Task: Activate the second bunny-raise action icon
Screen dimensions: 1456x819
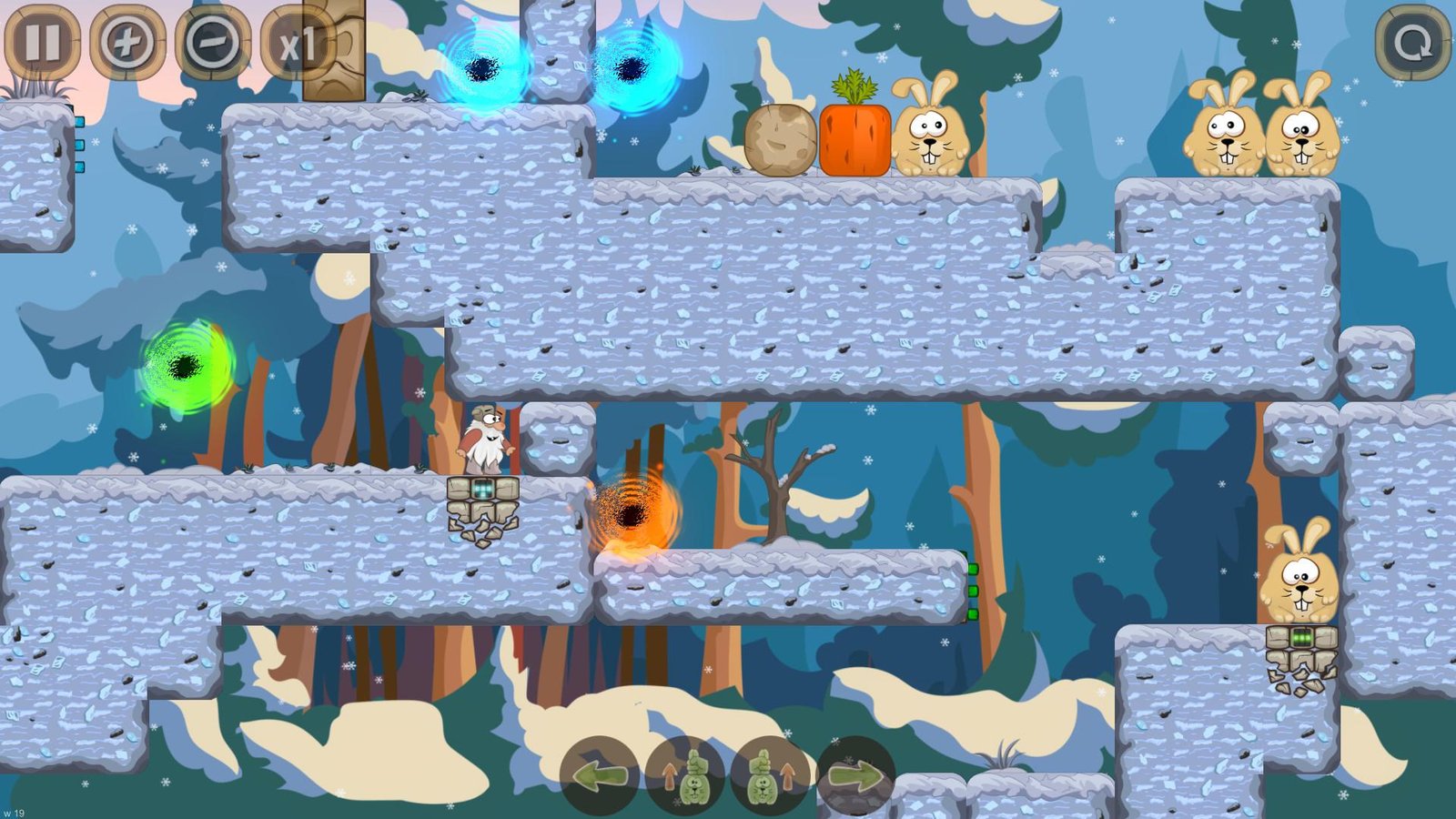Action: pos(767,778)
